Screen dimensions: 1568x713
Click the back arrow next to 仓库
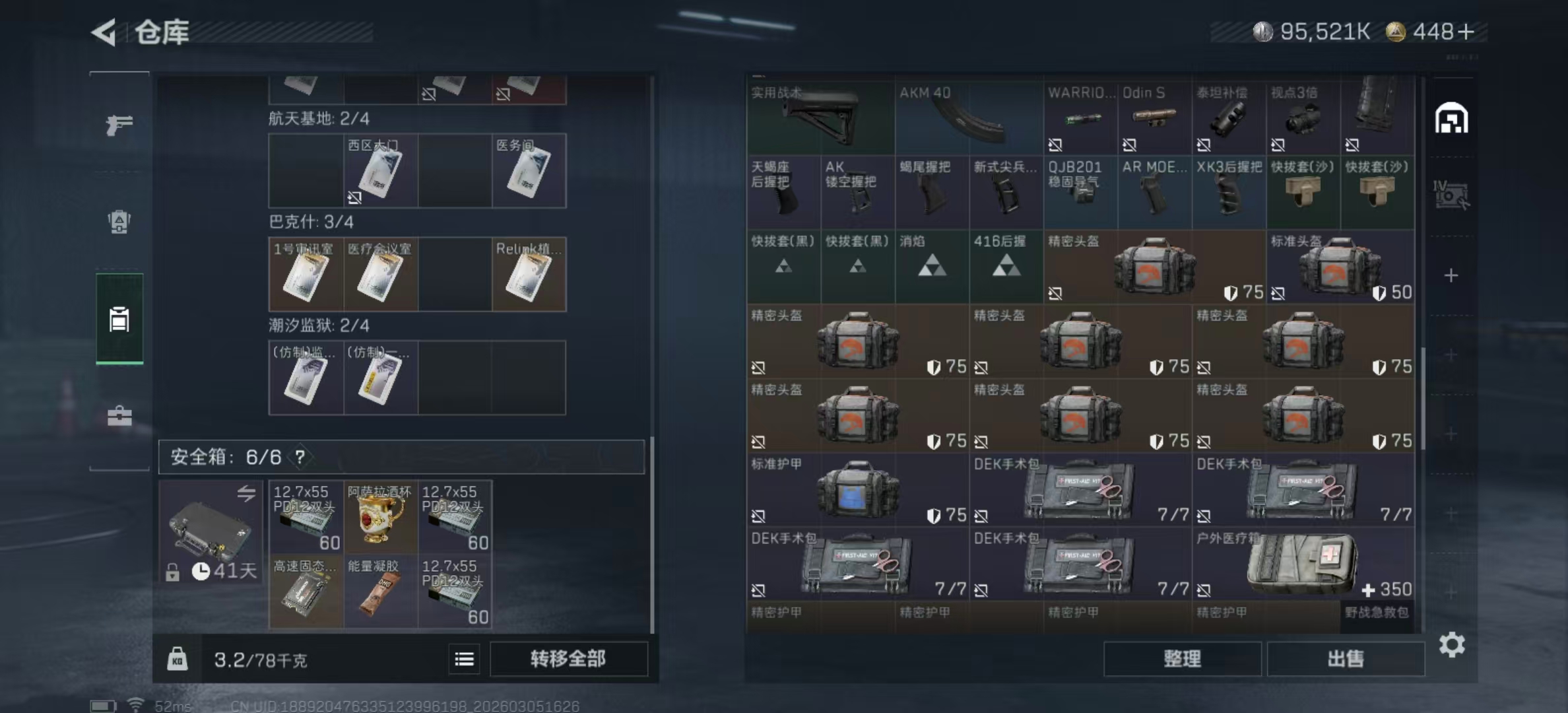pyautogui.click(x=106, y=32)
